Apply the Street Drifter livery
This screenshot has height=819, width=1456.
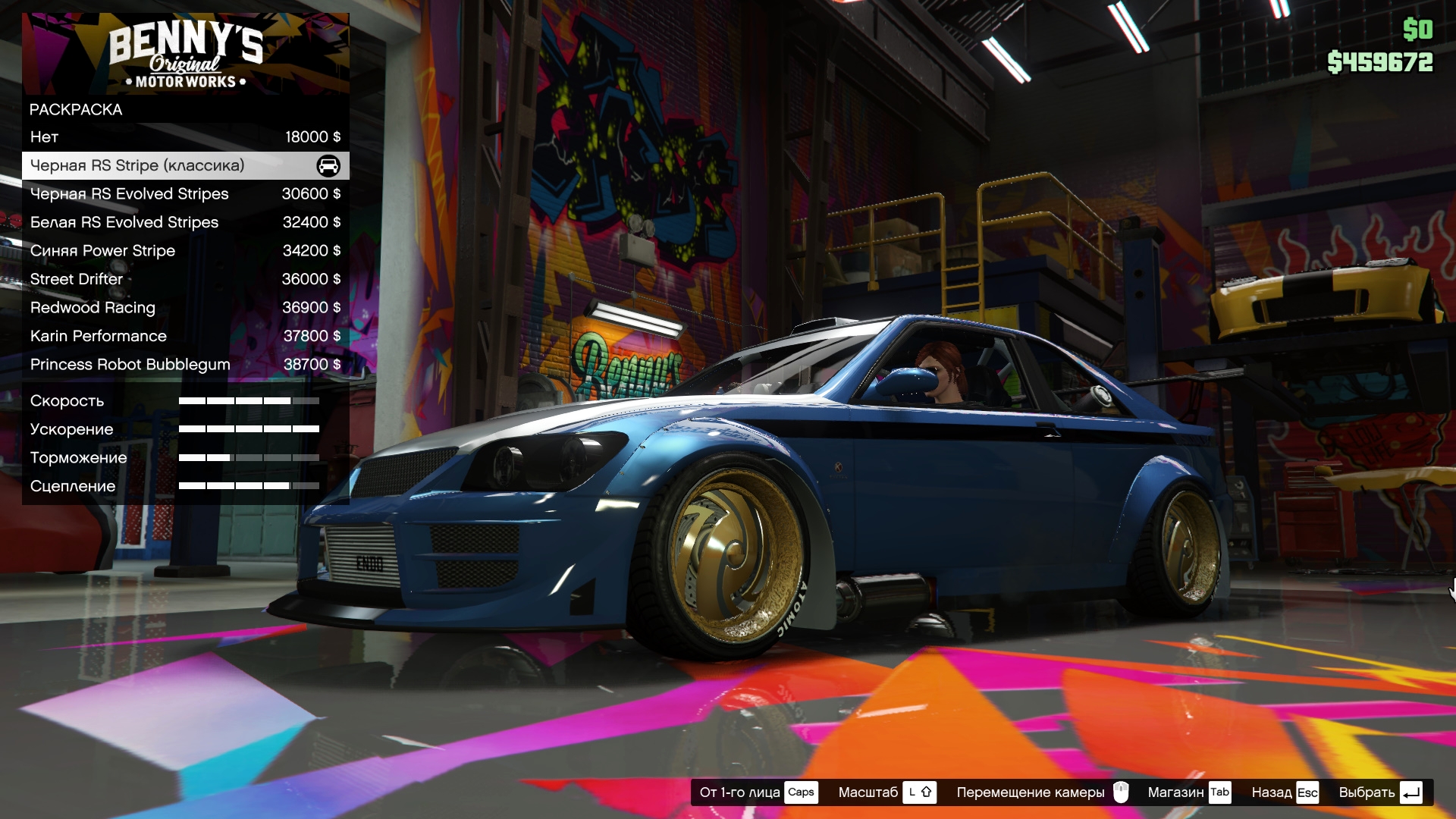click(x=185, y=279)
